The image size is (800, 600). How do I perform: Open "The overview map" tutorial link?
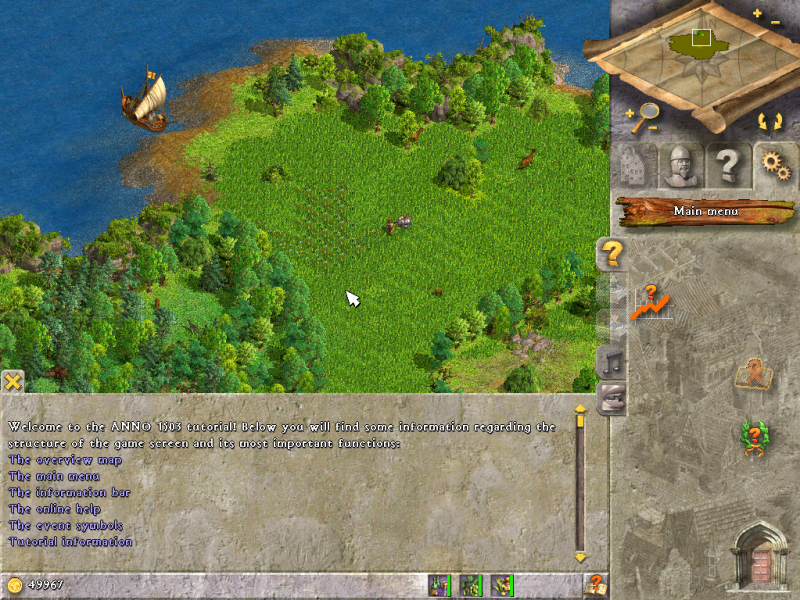[65, 460]
